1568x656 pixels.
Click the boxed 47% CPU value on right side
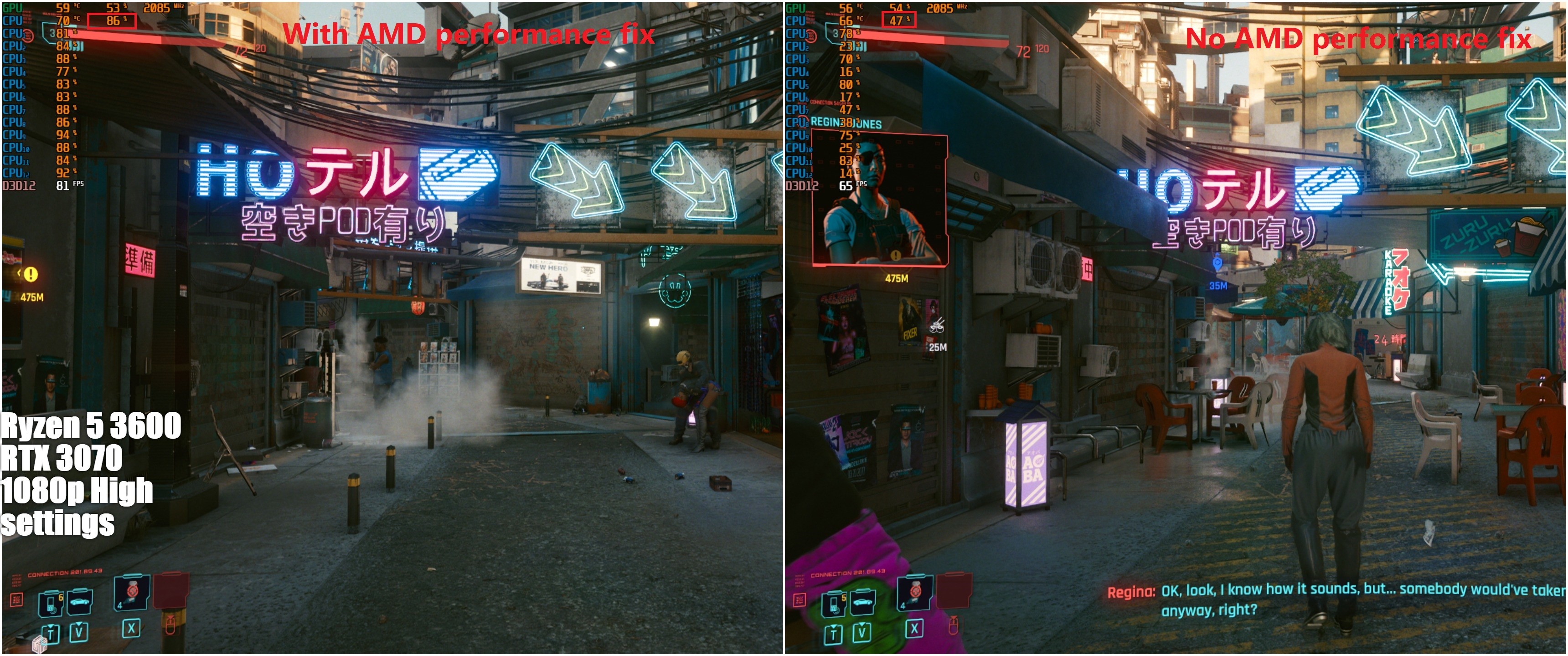tap(900, 20)
